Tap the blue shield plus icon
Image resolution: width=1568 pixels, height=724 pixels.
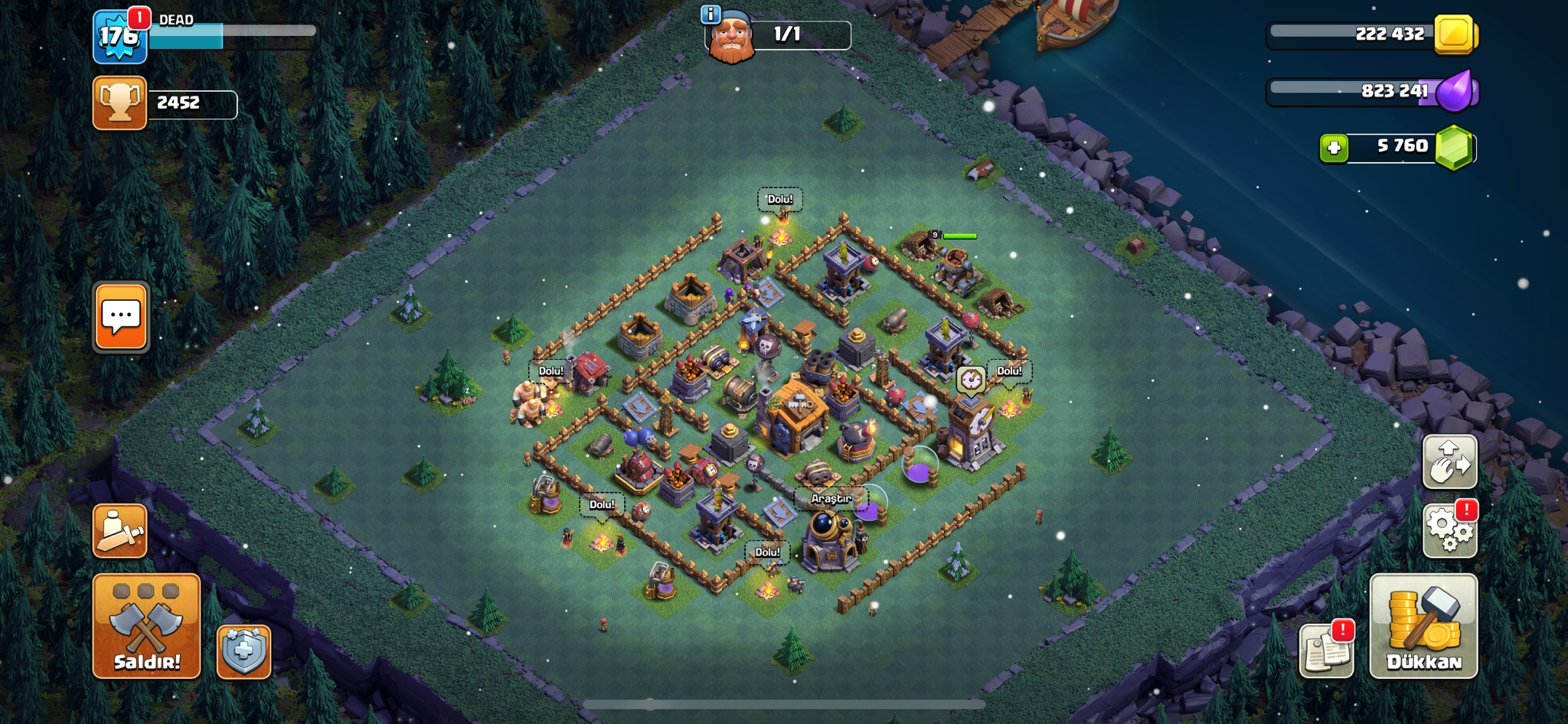243,652
